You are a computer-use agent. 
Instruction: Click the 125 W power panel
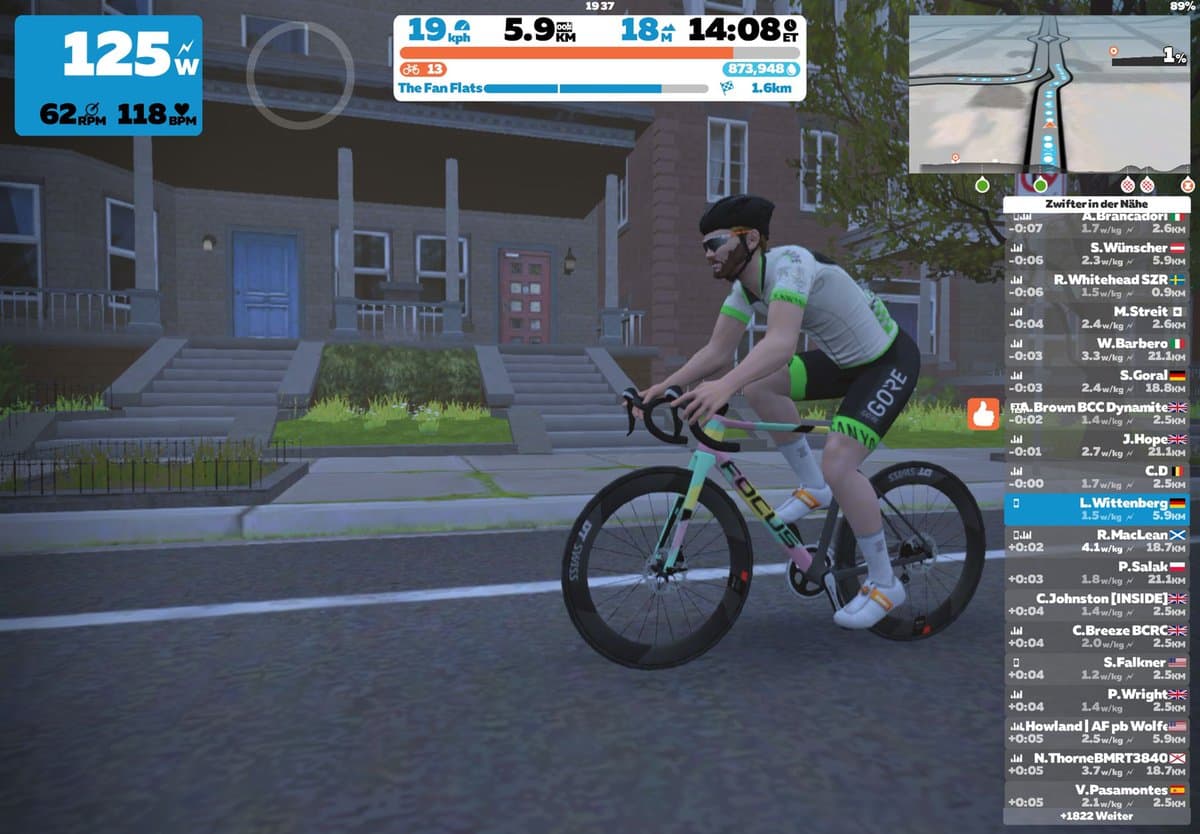108,75
